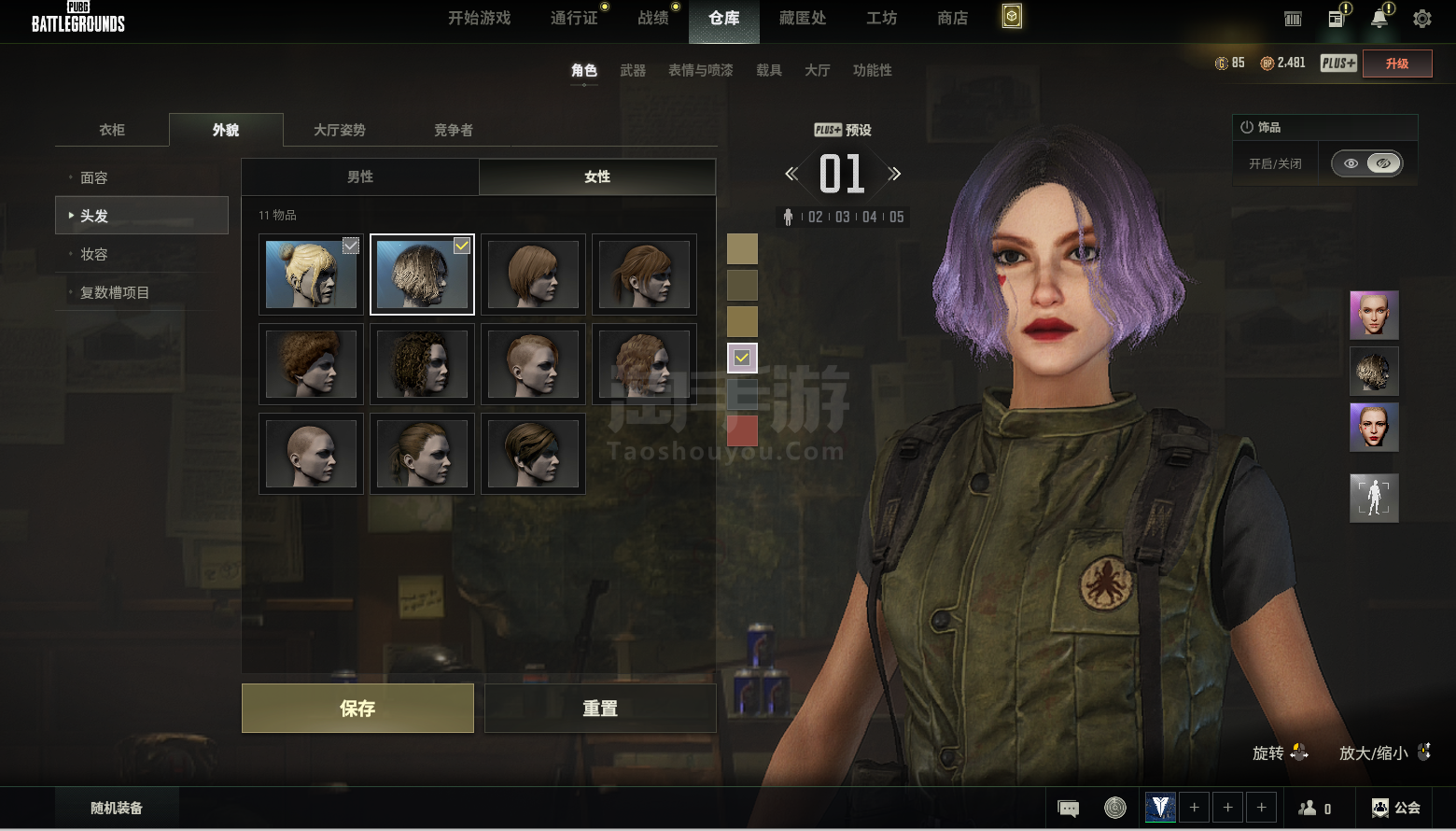Save the appearance with 保存 button
Screen dimensions: 1456x831
click(357, 708)
